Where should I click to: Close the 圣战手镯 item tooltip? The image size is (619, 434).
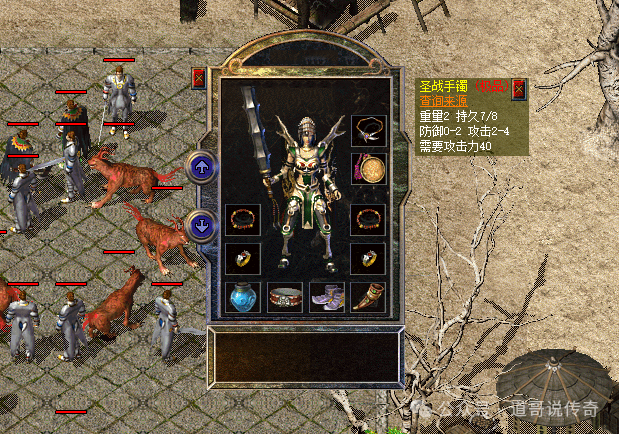pos(518,90)
